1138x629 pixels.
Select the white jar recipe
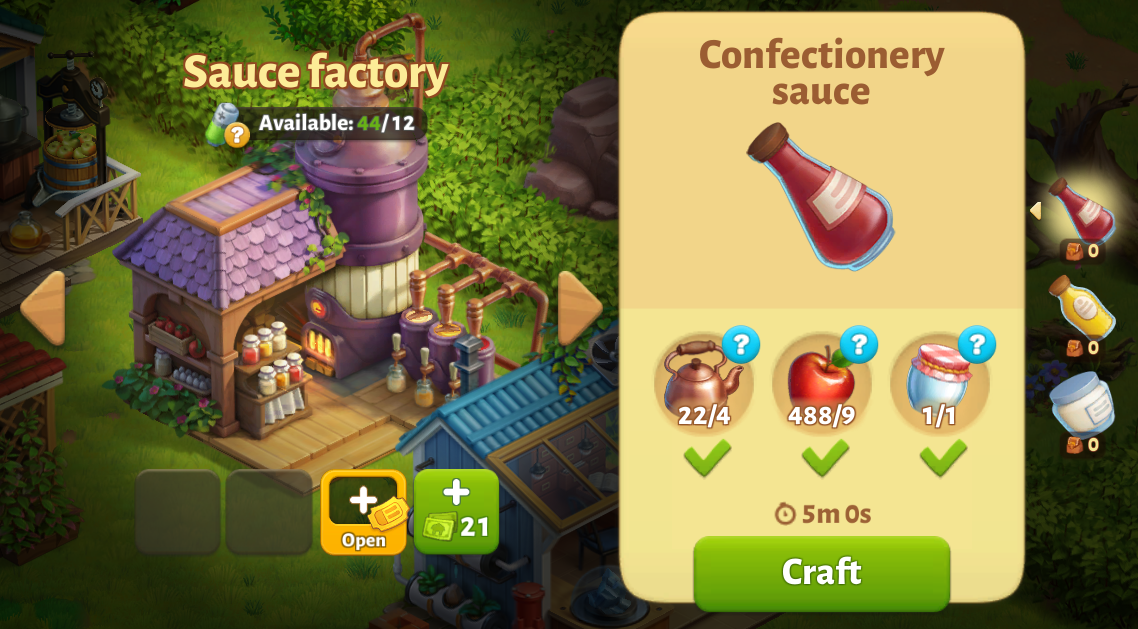(1082, 402)
